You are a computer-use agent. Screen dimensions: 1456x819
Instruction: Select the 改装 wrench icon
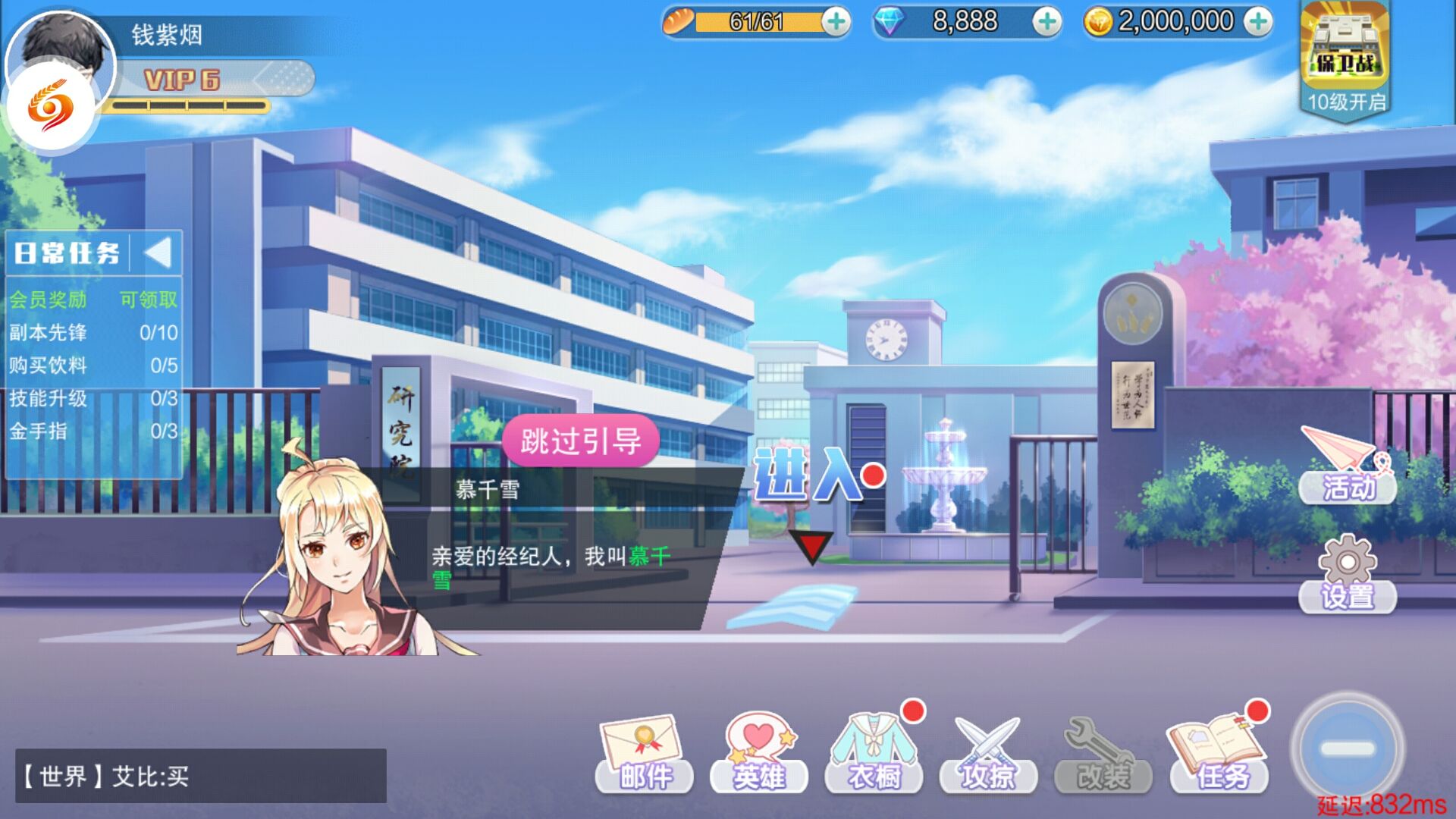coord(1103,755)
